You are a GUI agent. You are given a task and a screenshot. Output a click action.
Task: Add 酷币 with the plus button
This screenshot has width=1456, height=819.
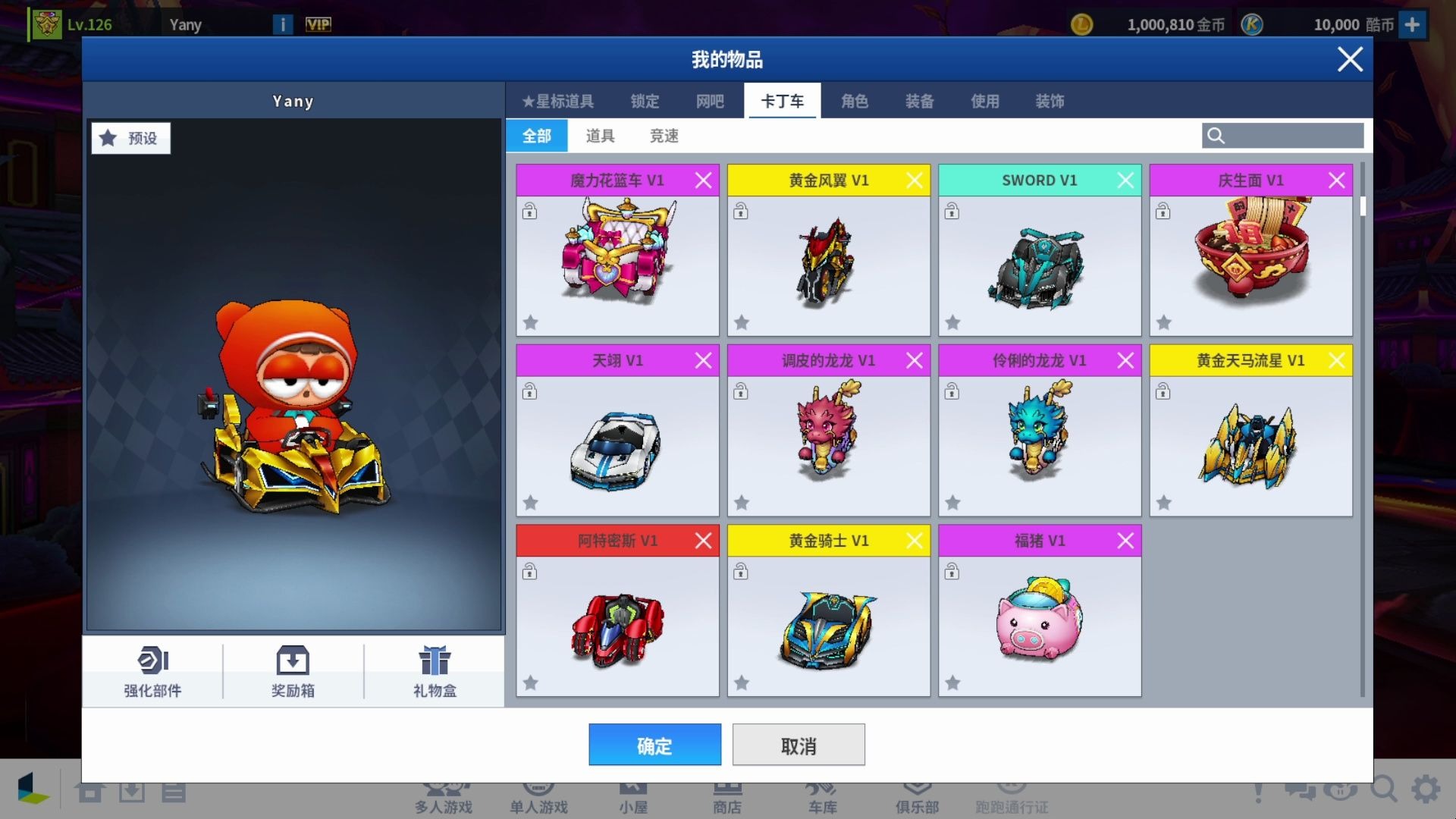[1412, 24]
